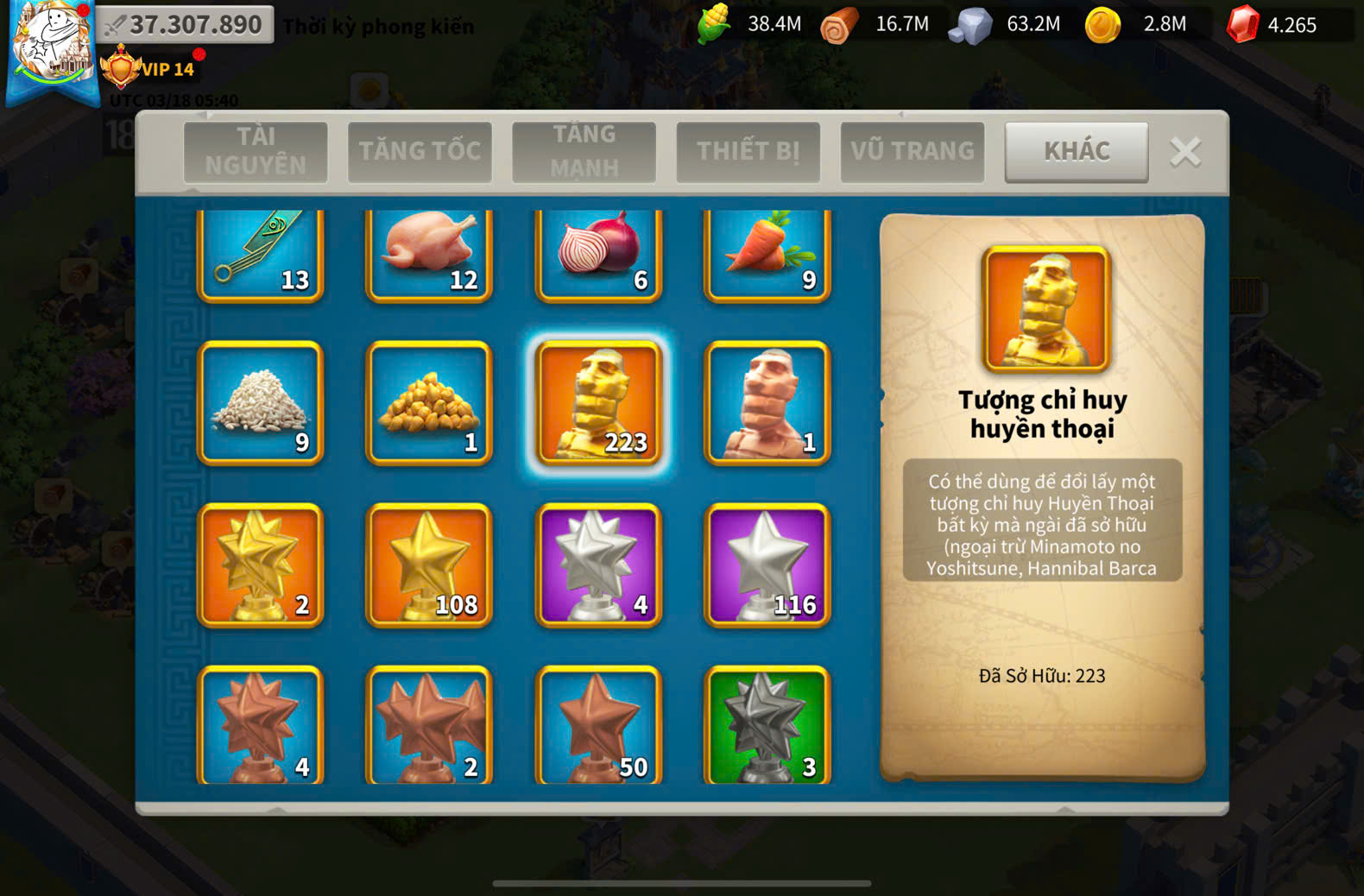Select the Tăng Mạnh tab
1364x896 pixels.
584,151
